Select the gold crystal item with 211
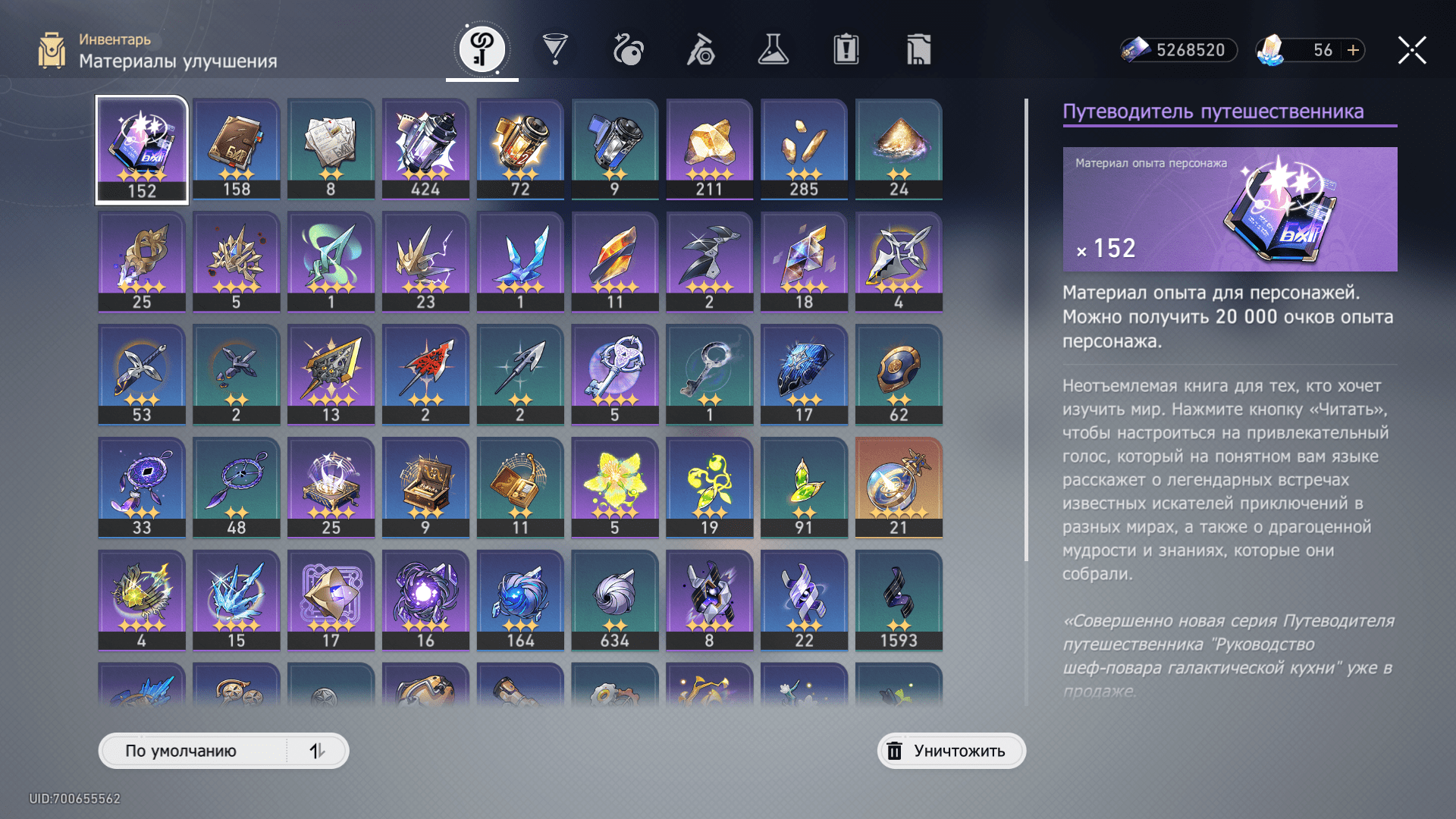The width and height of the screenshot is (1456, 819). 709,149
